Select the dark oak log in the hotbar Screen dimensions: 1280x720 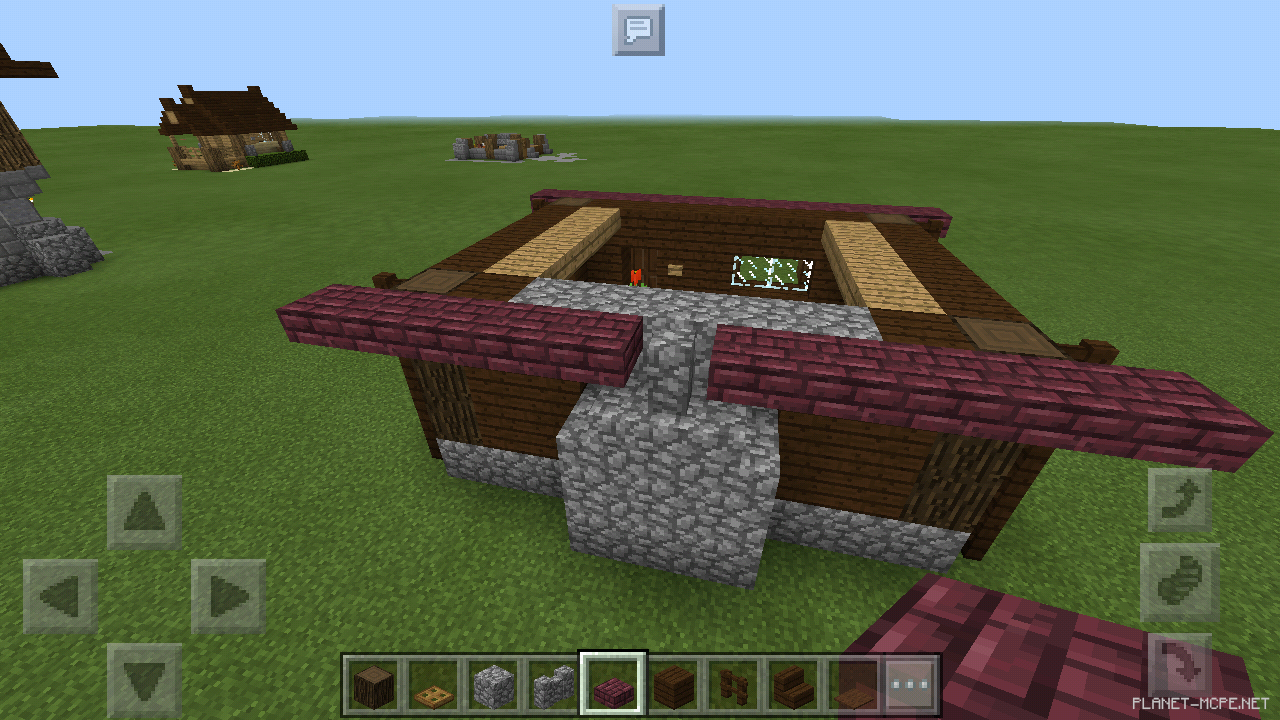(x=374, y=683)
